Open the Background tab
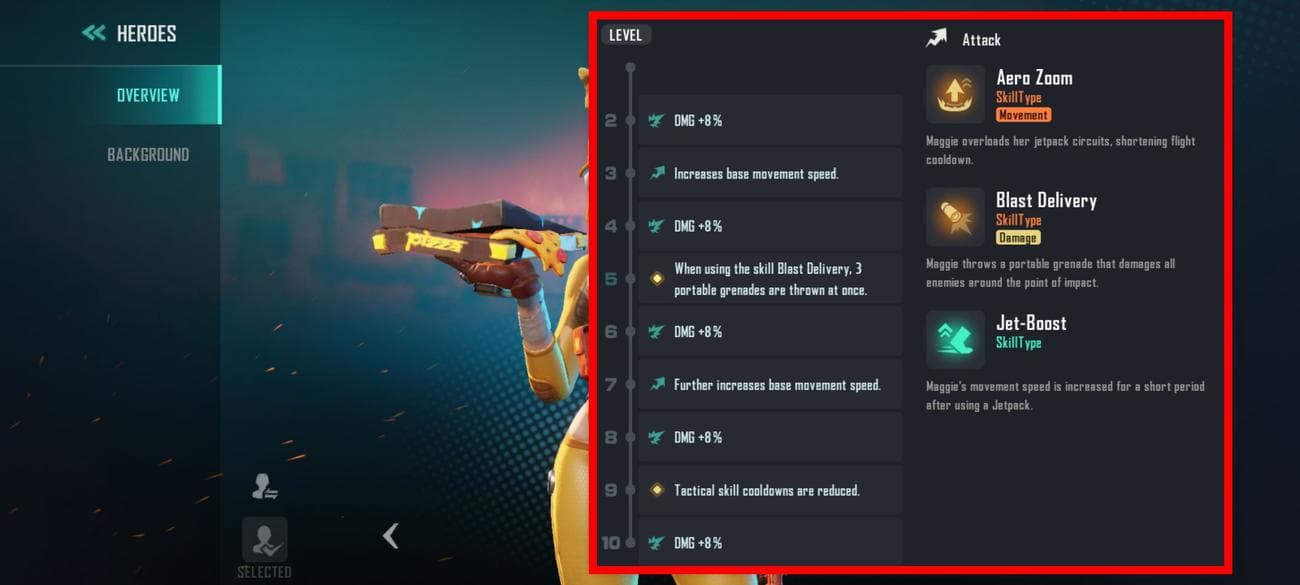 tap(148, 154)
